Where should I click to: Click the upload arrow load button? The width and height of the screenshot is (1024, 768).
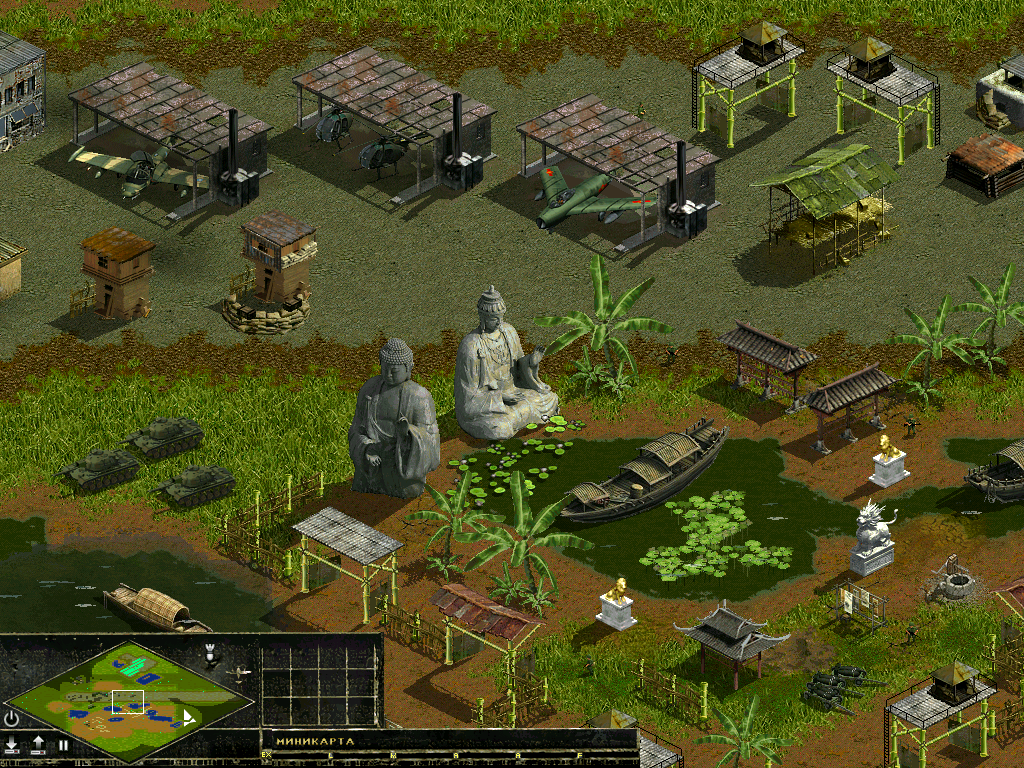38,744
